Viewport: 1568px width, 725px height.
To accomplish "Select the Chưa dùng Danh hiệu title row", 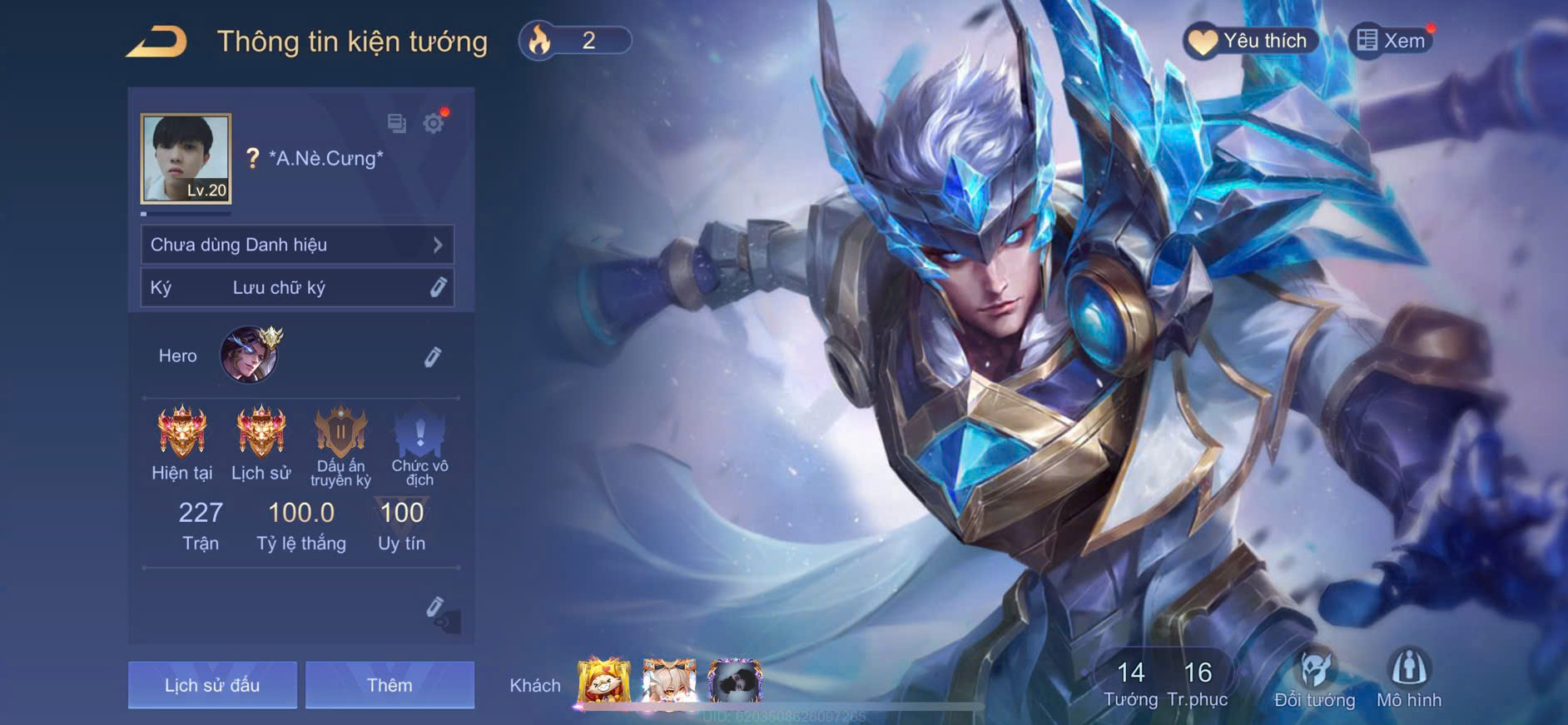I will point(297,245).
